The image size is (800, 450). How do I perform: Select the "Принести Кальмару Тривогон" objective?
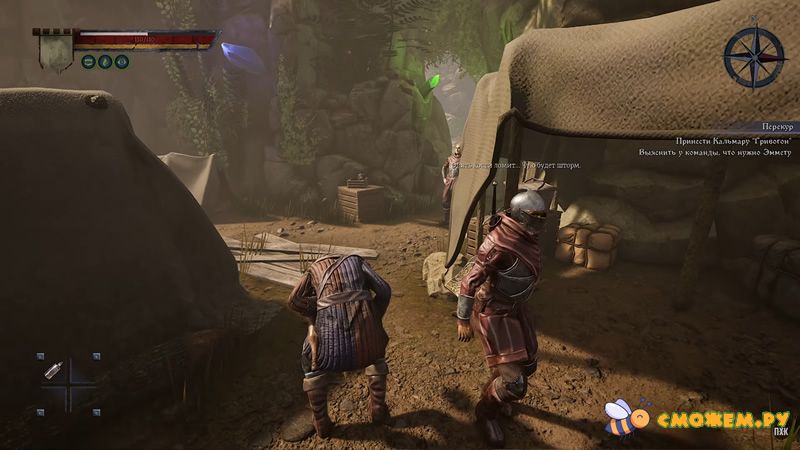733,140
